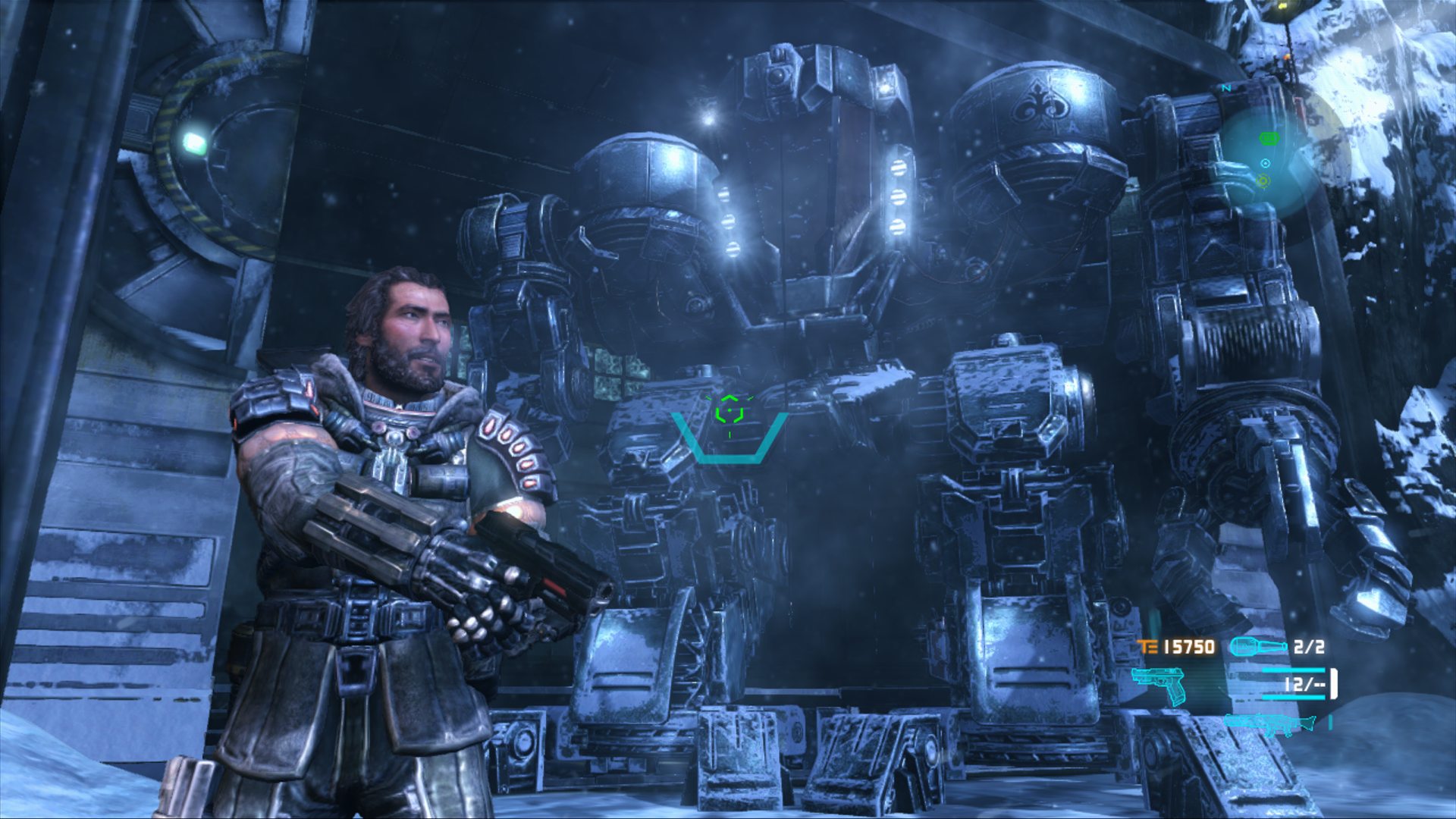Select the pistol icon in the weapon HUD
This screenshot has width=1456, height=819.
pyautogui.click(x=1159, y=684)
